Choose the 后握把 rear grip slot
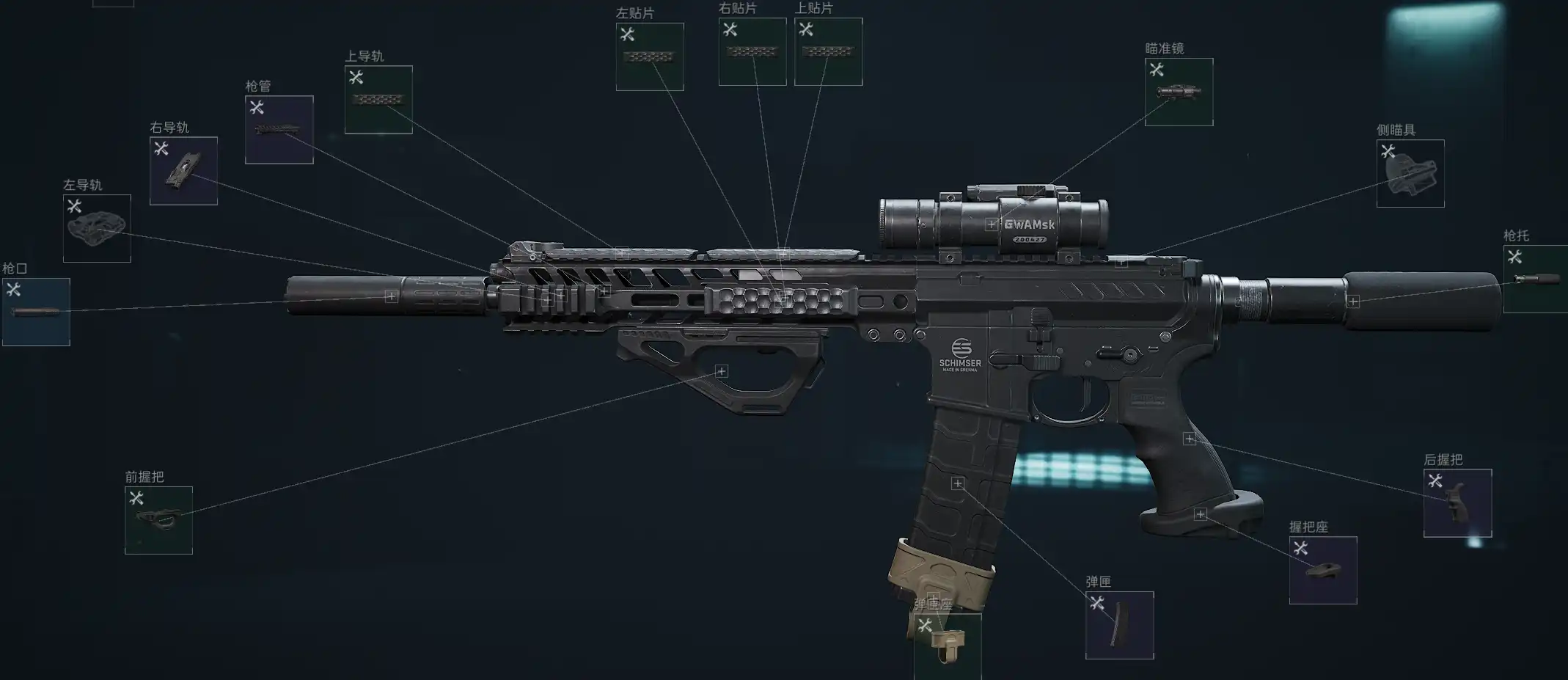This screenshot has height=680, width=1568. click(x=1457, y=503)
